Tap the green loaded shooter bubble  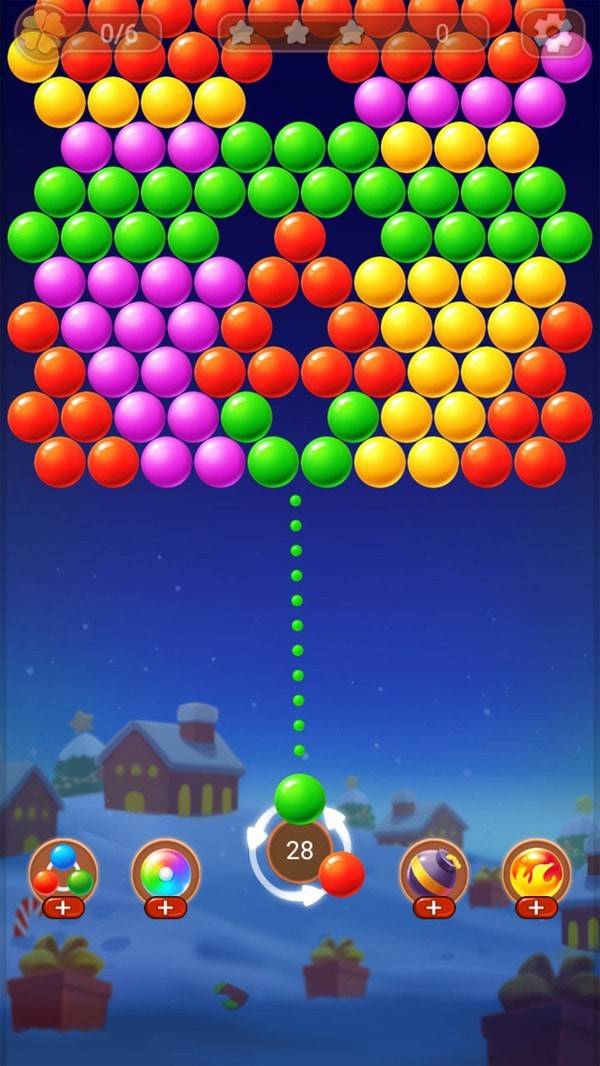click(300, 798)
